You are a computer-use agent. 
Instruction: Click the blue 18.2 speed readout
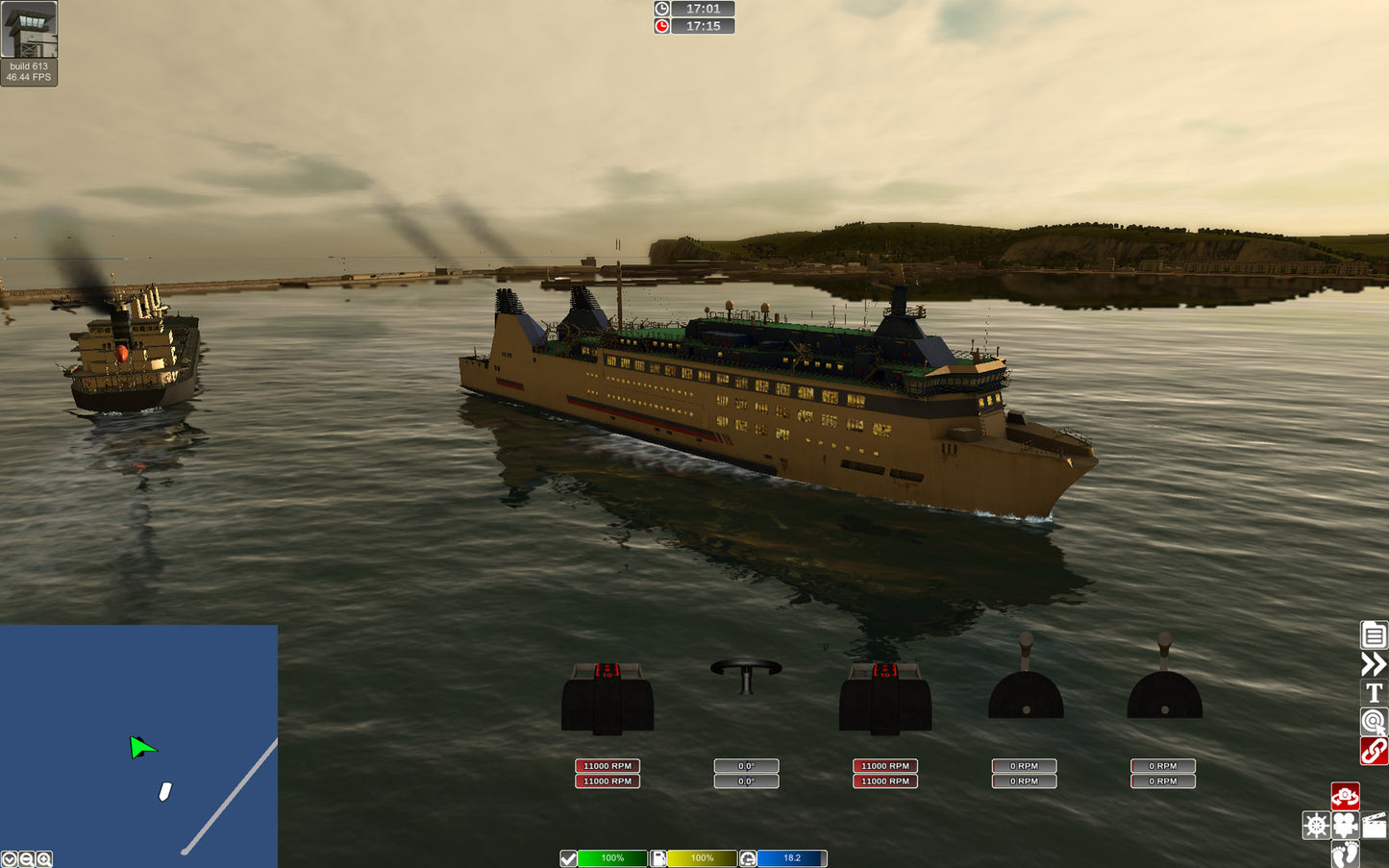(x=790, y=857)
